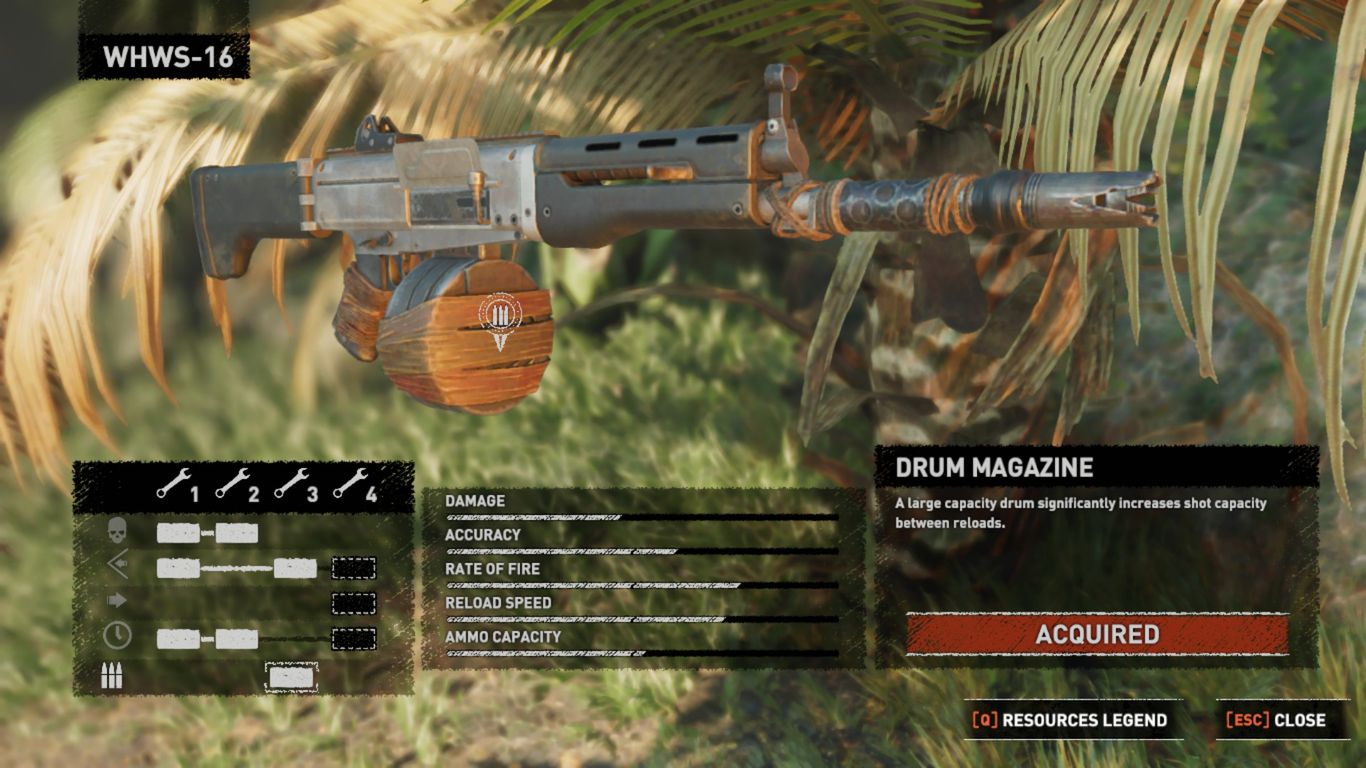Choose the tier 3 accuracy upgrade node

pos(295,568)
